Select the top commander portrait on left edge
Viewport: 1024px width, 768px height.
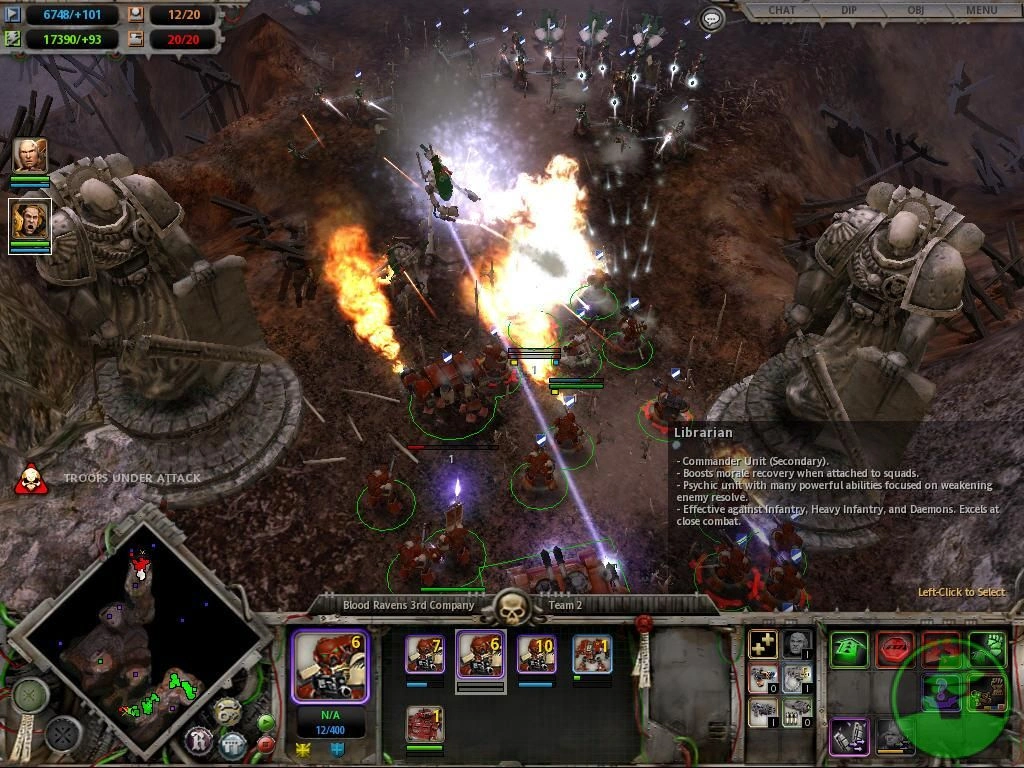[30, 156]
